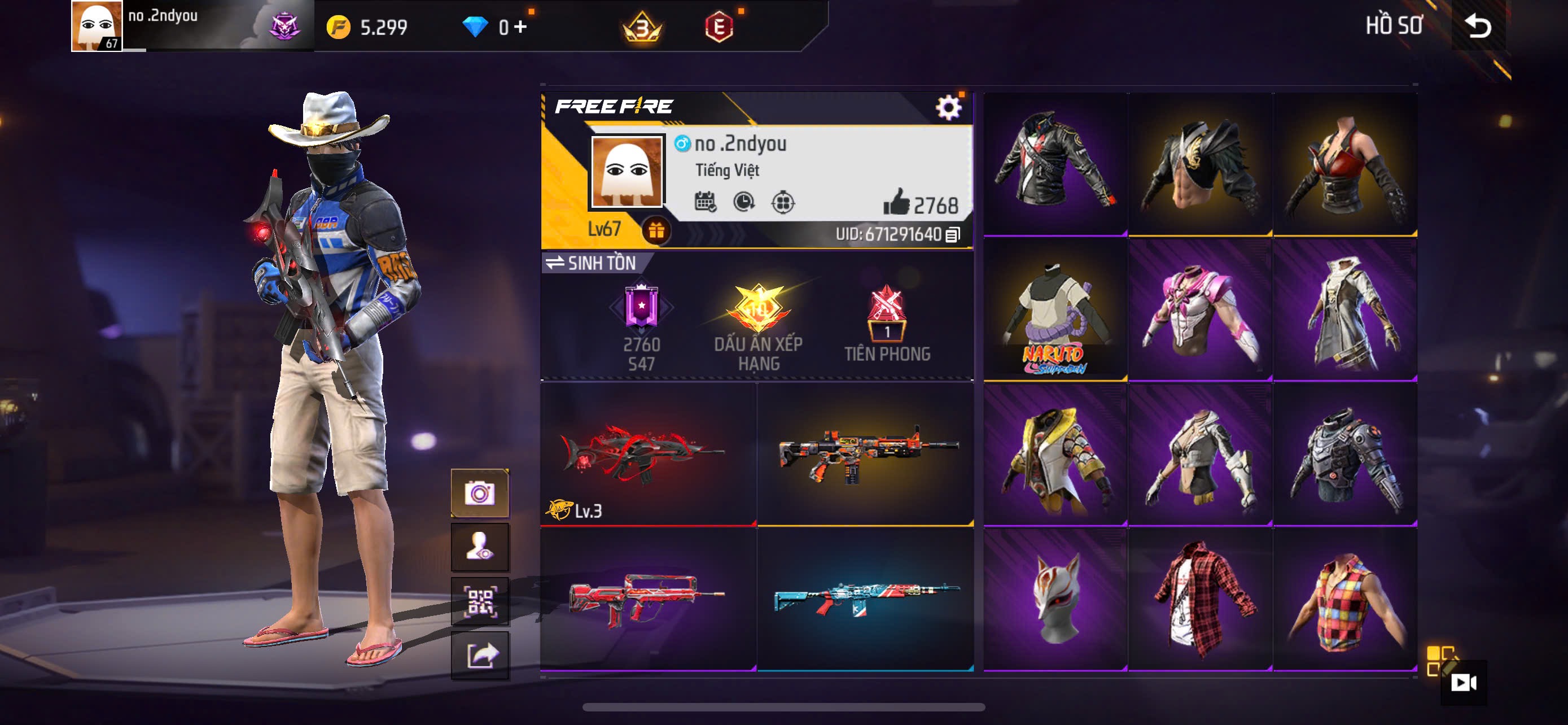View the character preview eye button
This screenshot has height=725, width=1568.
tap(480, 547)
